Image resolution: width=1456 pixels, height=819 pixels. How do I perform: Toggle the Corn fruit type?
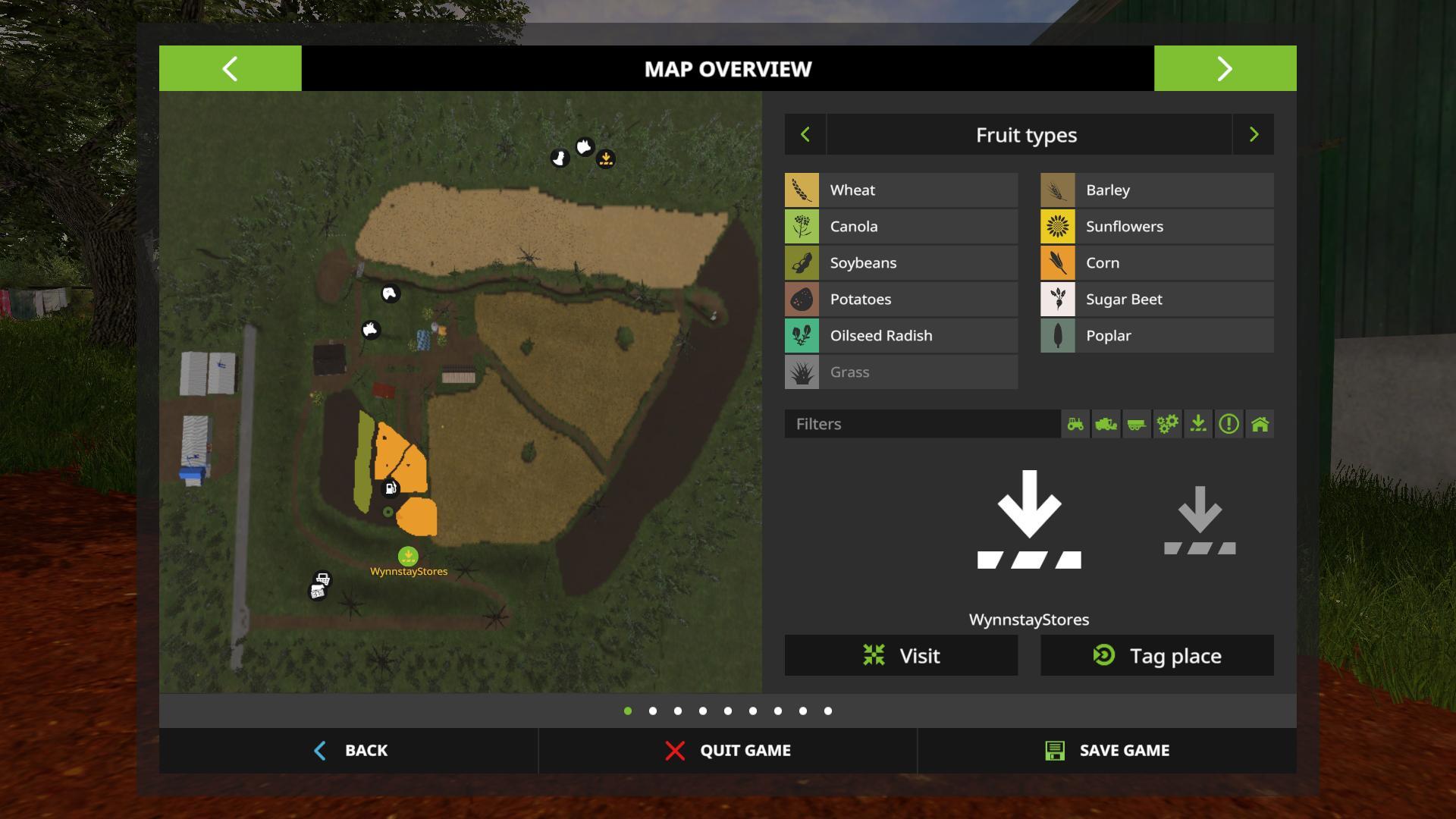(1156, 262)
